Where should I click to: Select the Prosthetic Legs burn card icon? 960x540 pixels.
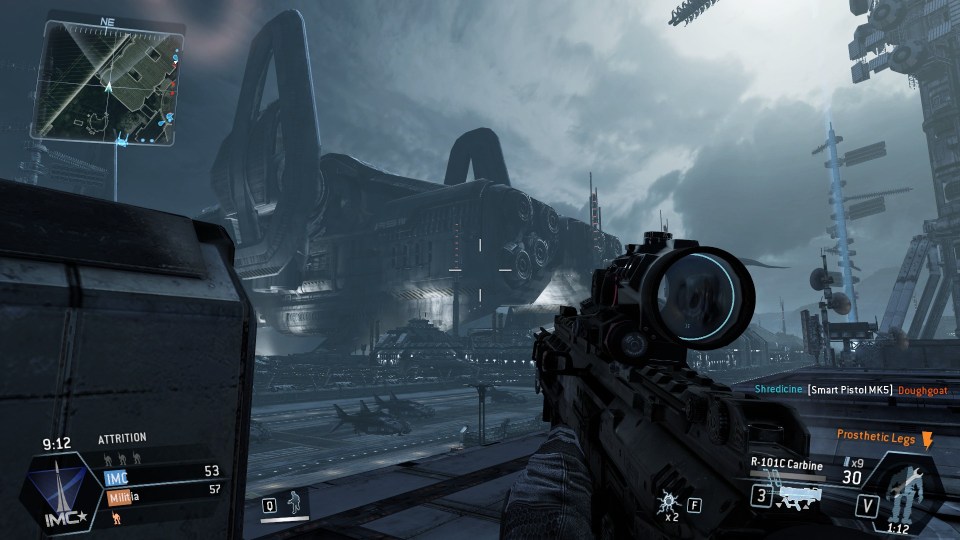[x=926, y=440]
